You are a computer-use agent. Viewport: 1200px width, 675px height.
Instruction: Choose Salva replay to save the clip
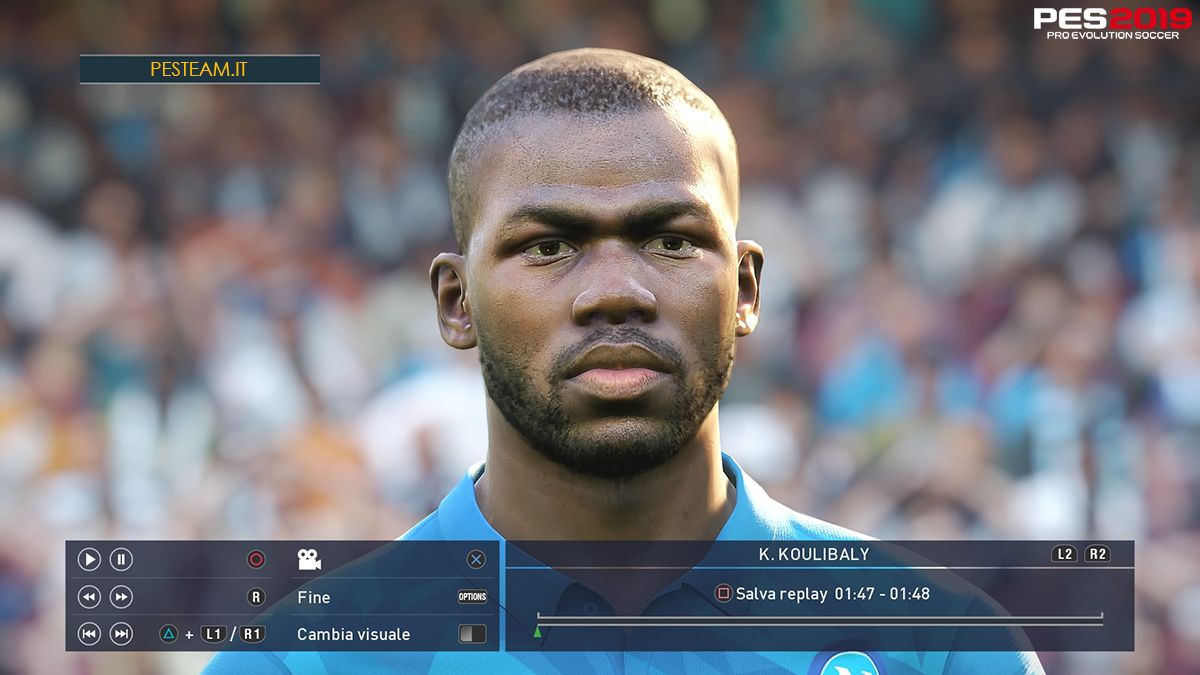781,594
